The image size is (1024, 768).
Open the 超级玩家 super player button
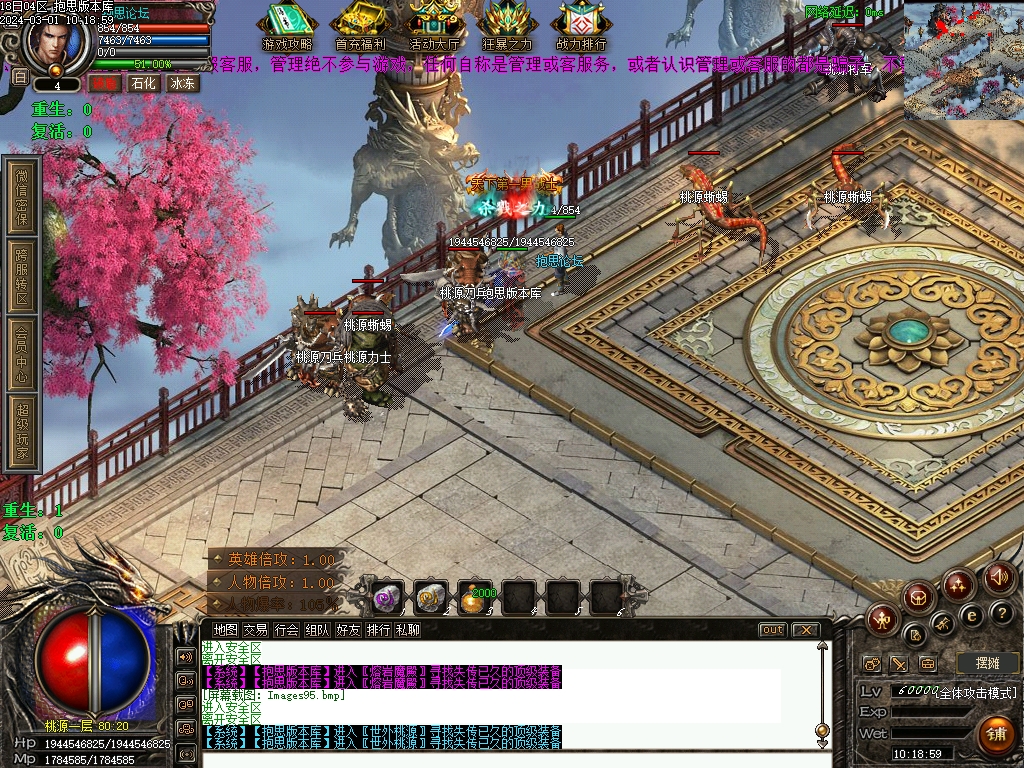pos(22,434)
